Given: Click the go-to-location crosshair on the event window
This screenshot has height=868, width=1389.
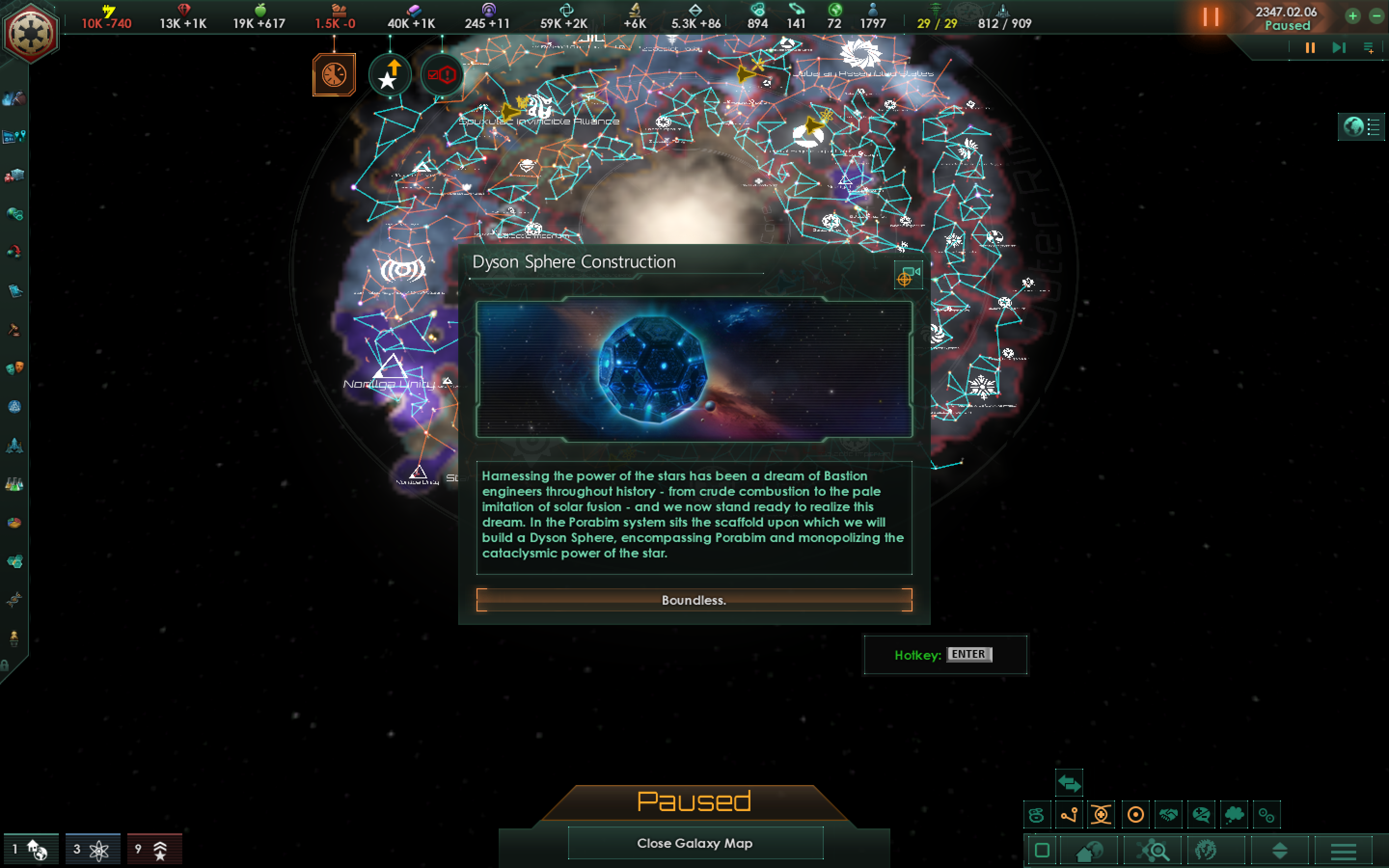Looking at the screenshot, I should click(905, 281).
